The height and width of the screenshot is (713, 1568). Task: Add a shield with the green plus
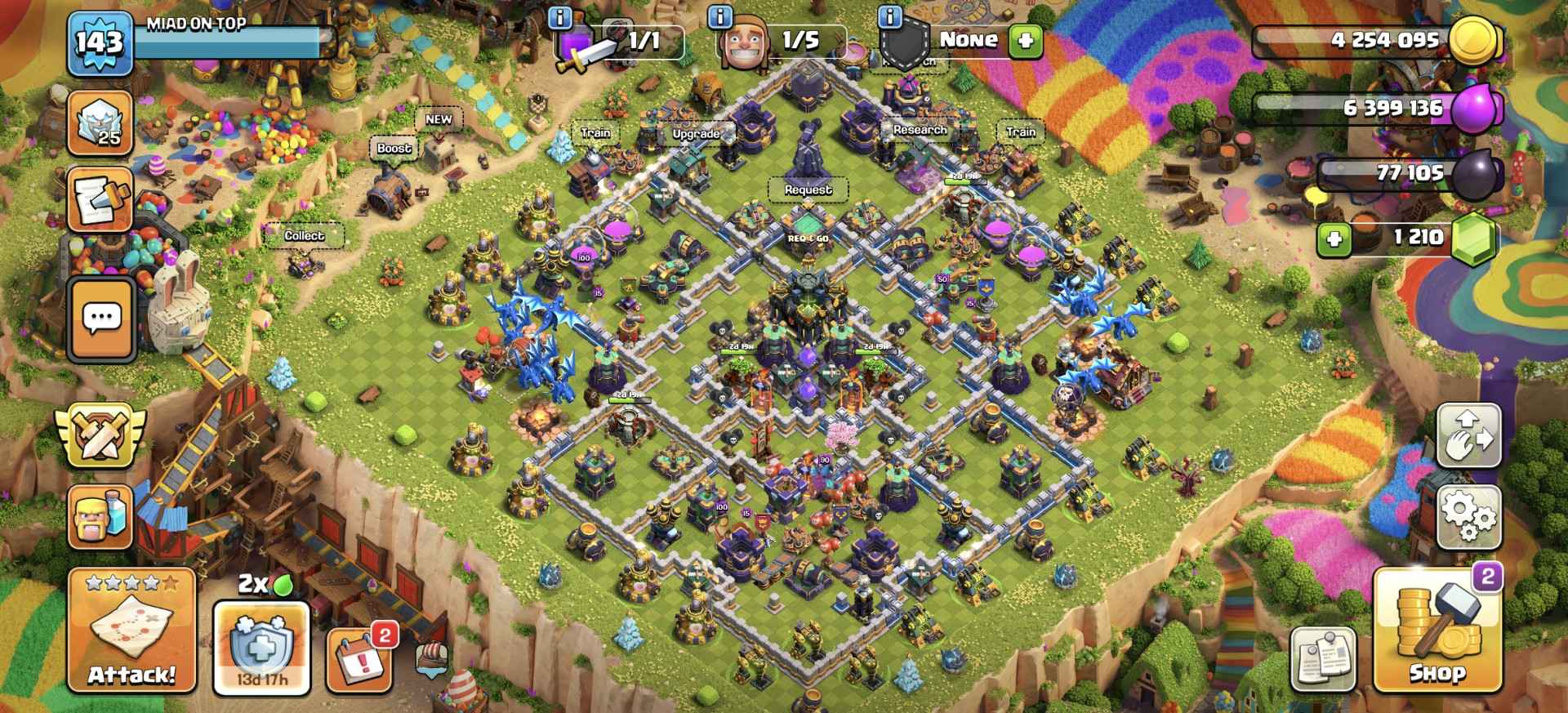[x=1026, y=40]
